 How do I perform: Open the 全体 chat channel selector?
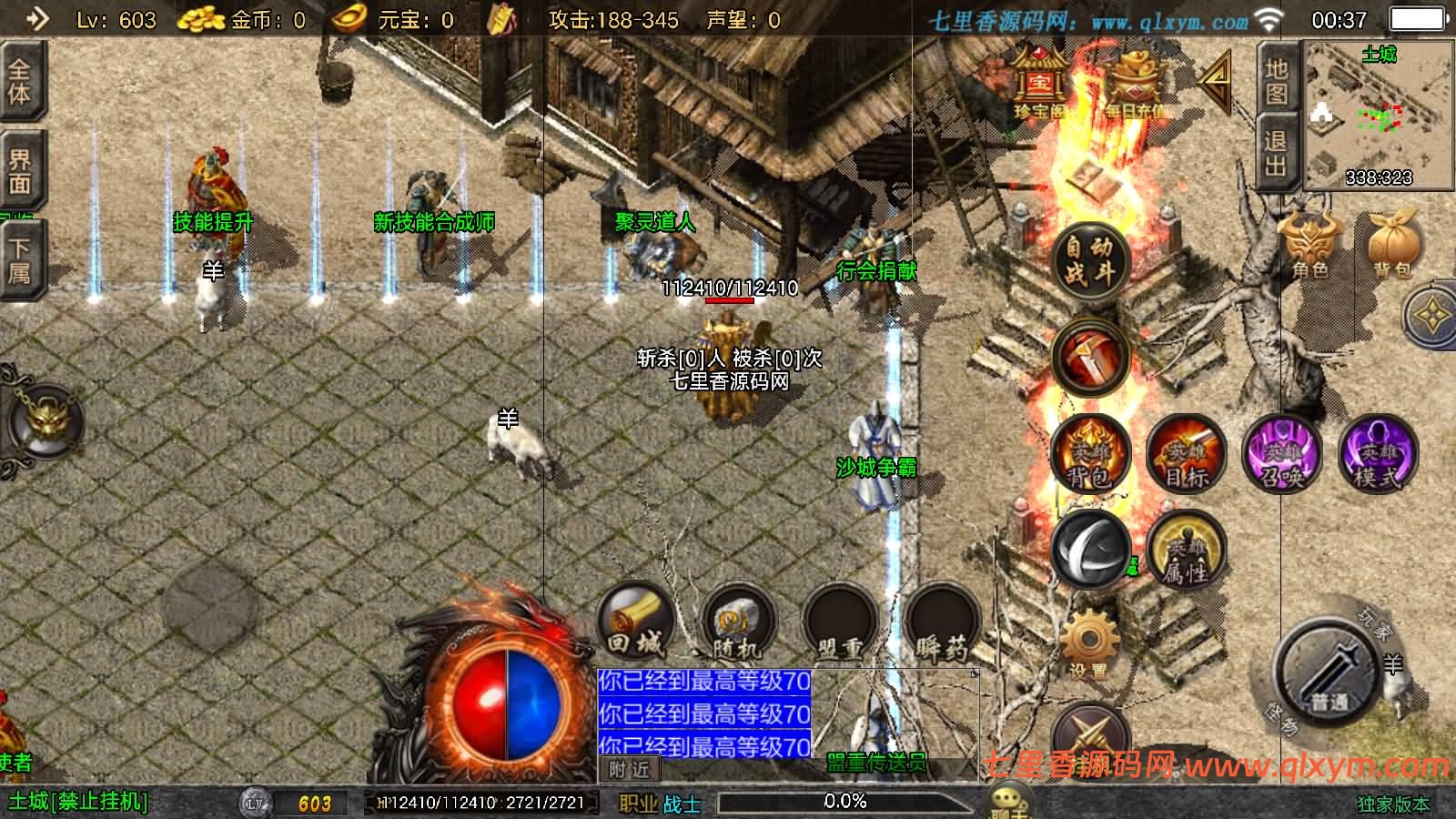pos(20,82)
